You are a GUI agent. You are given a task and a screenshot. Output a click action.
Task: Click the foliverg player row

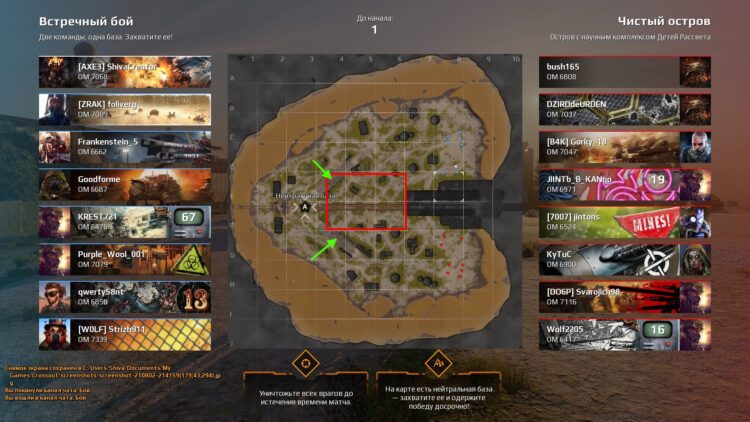click(x=125, y=109)
